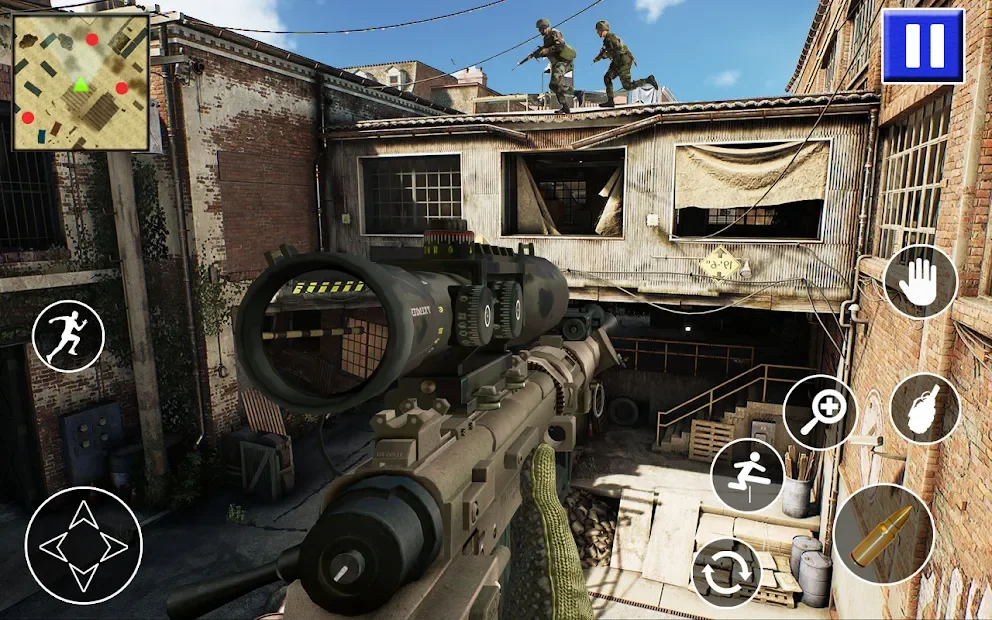Tap the movement directional pad

tap(83, 546)
